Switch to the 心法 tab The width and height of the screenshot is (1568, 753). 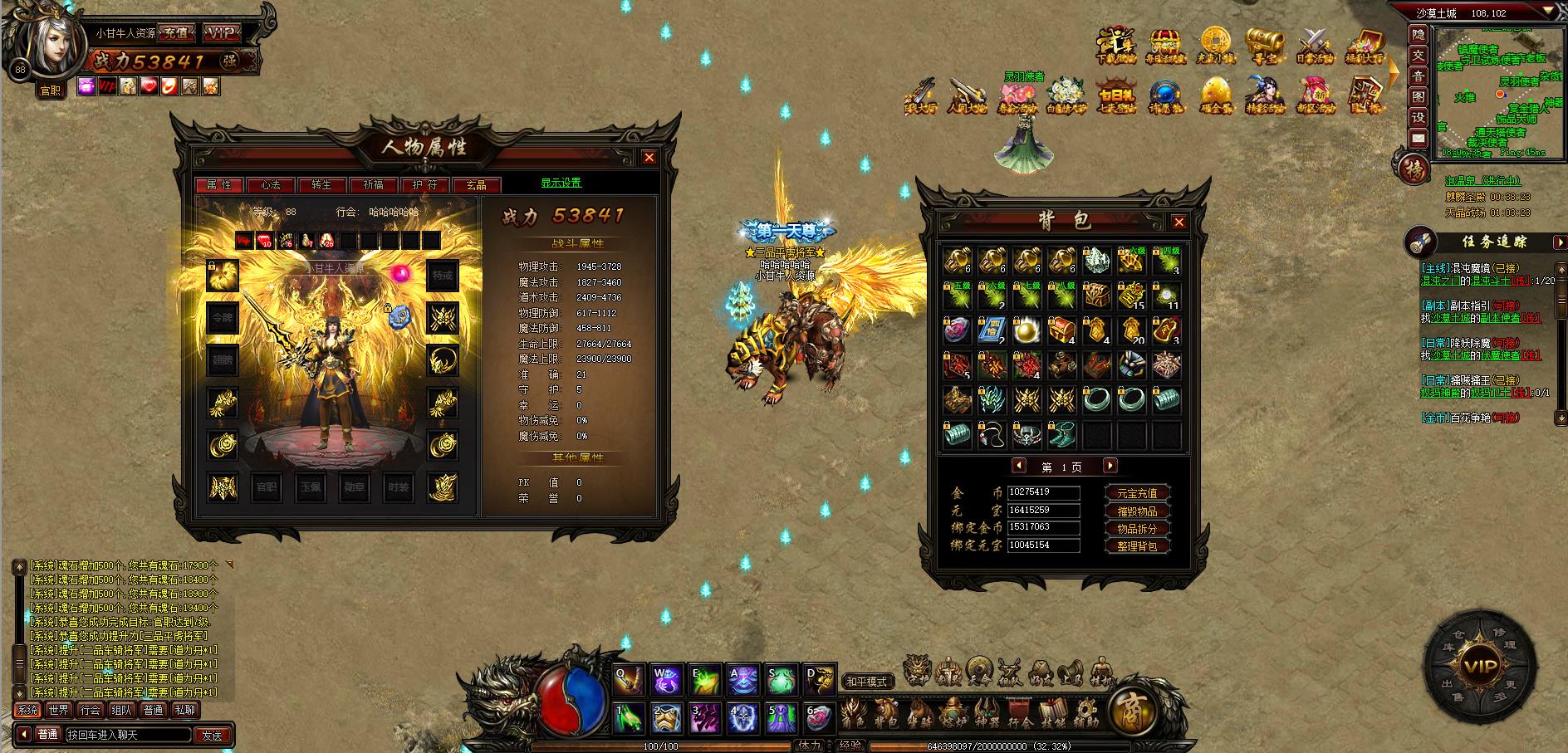point(271,185)
